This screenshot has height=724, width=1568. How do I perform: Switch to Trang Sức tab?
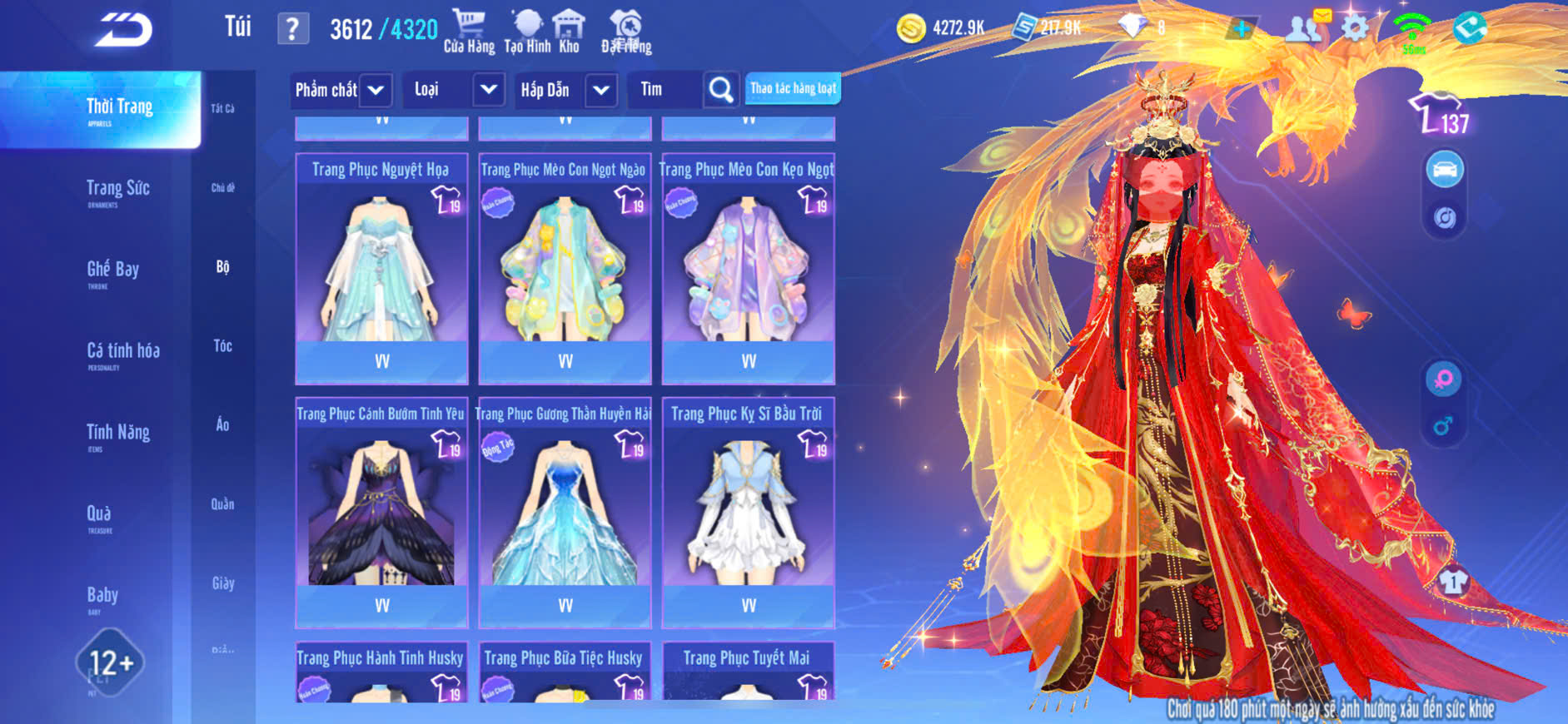click(118, 190)
